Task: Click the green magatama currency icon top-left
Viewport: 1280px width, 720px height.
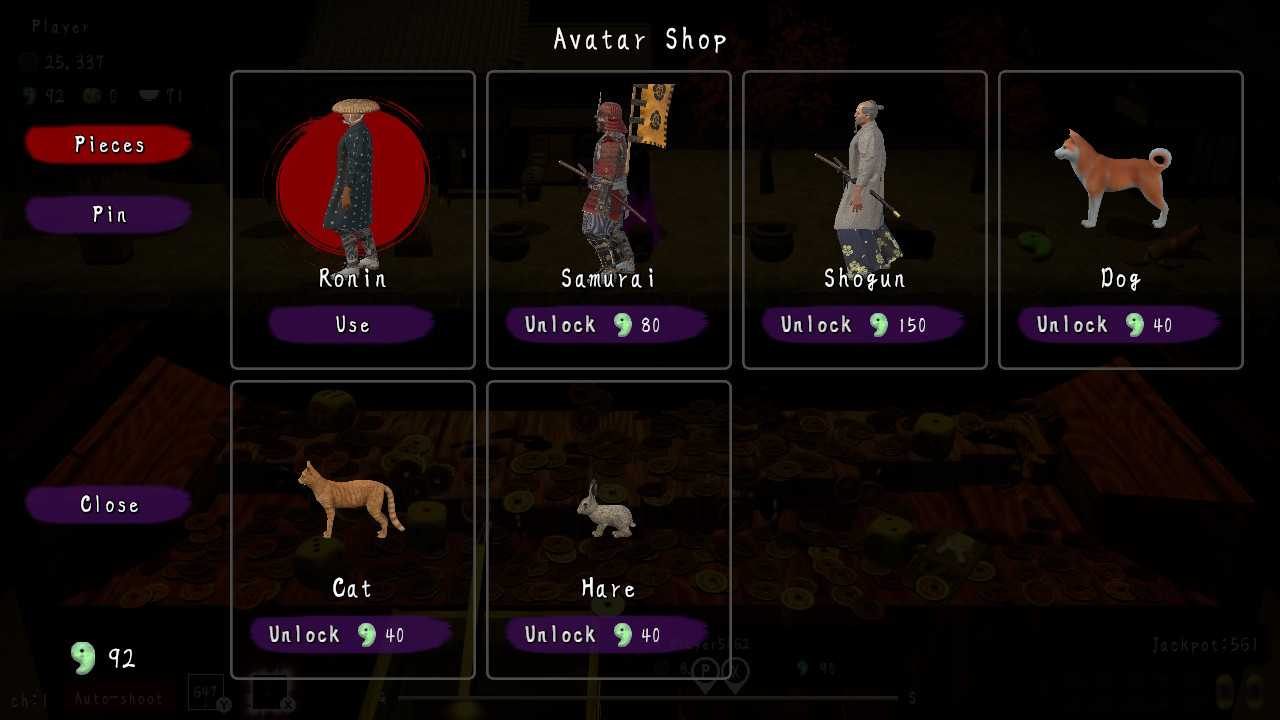Action: coord(27,95)
